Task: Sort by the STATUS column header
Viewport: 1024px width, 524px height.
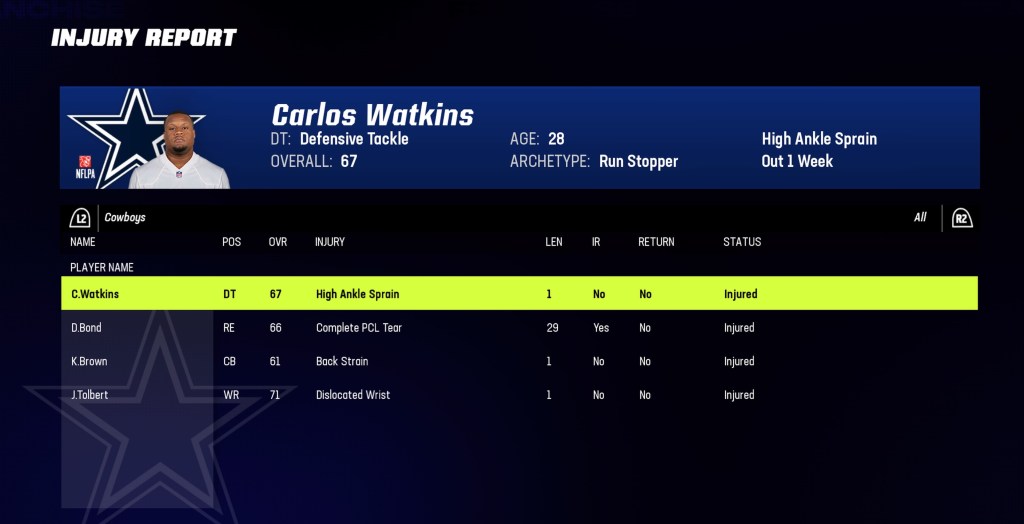Action: coord(742,242)
